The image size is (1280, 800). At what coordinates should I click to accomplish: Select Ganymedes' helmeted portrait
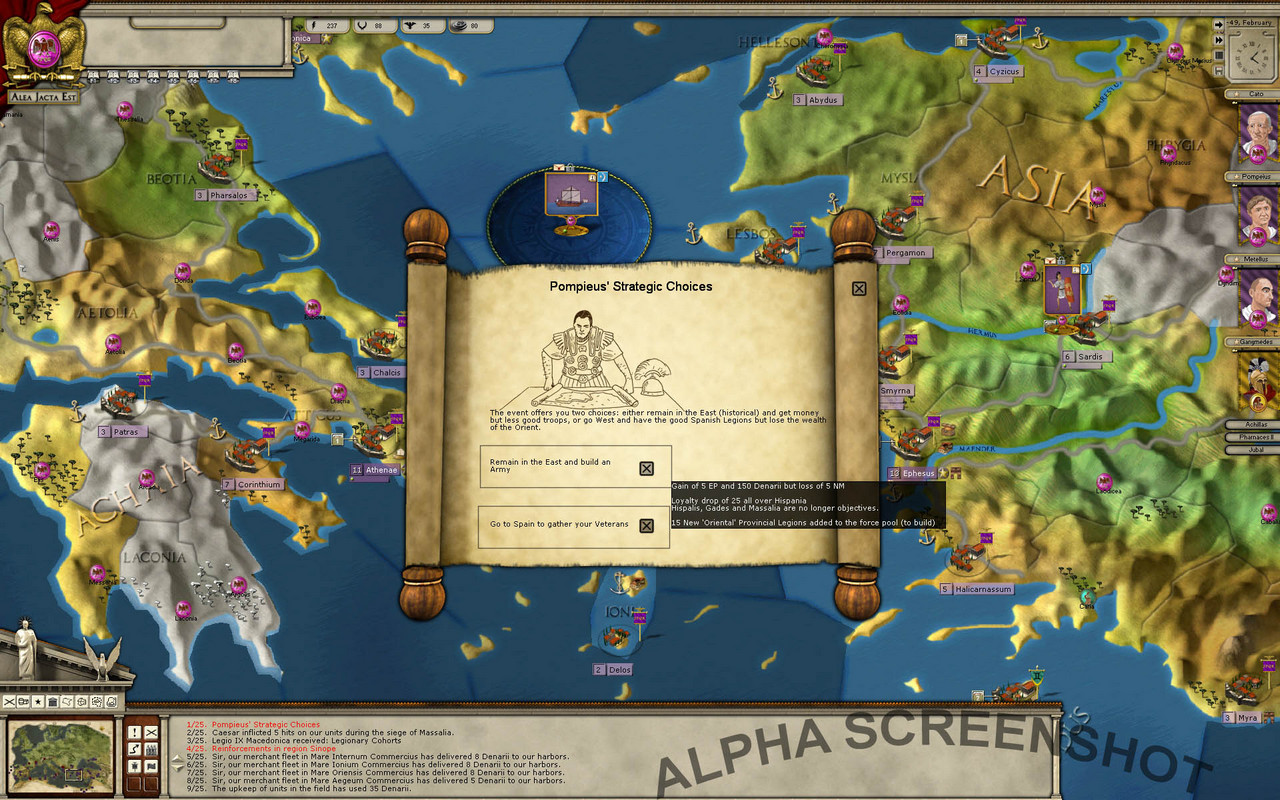pos(1258,382)
